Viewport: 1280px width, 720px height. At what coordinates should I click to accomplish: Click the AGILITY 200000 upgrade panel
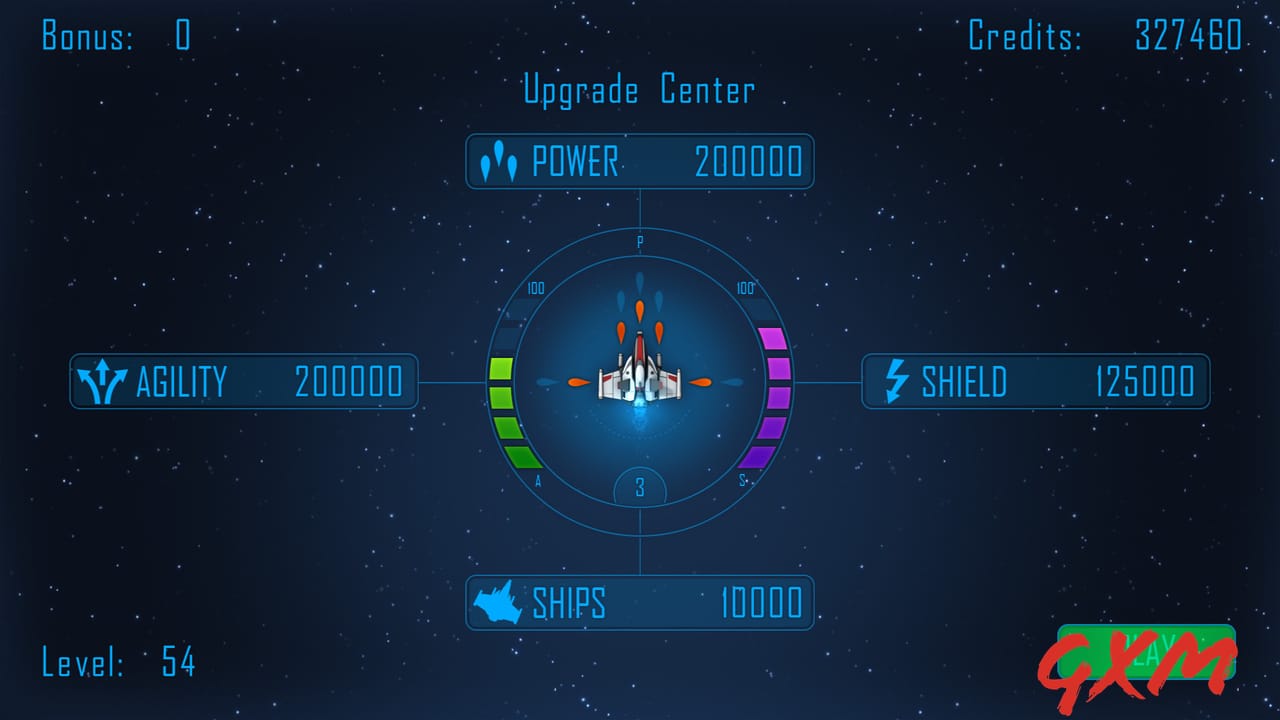pos(243,381)
